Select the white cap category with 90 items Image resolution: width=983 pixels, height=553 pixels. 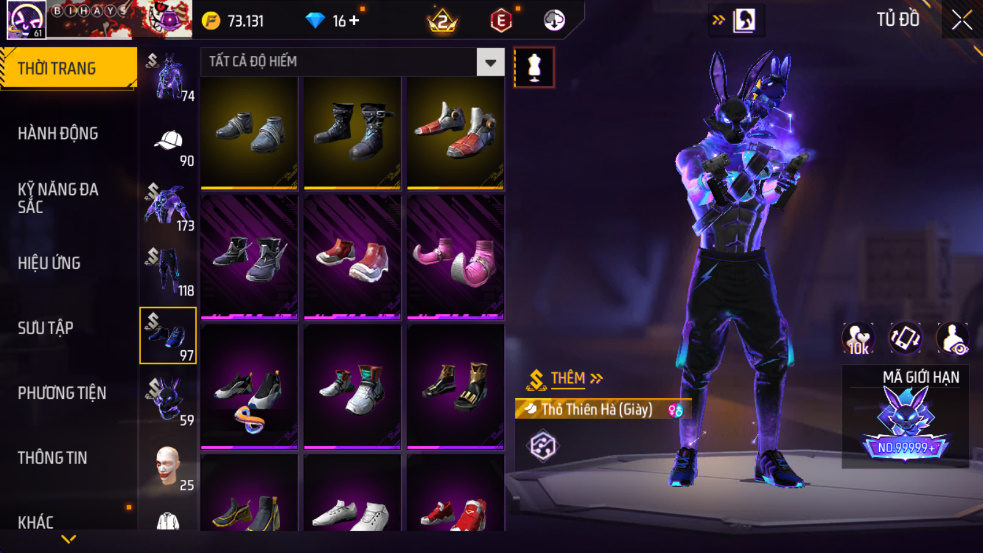[168, 142]
